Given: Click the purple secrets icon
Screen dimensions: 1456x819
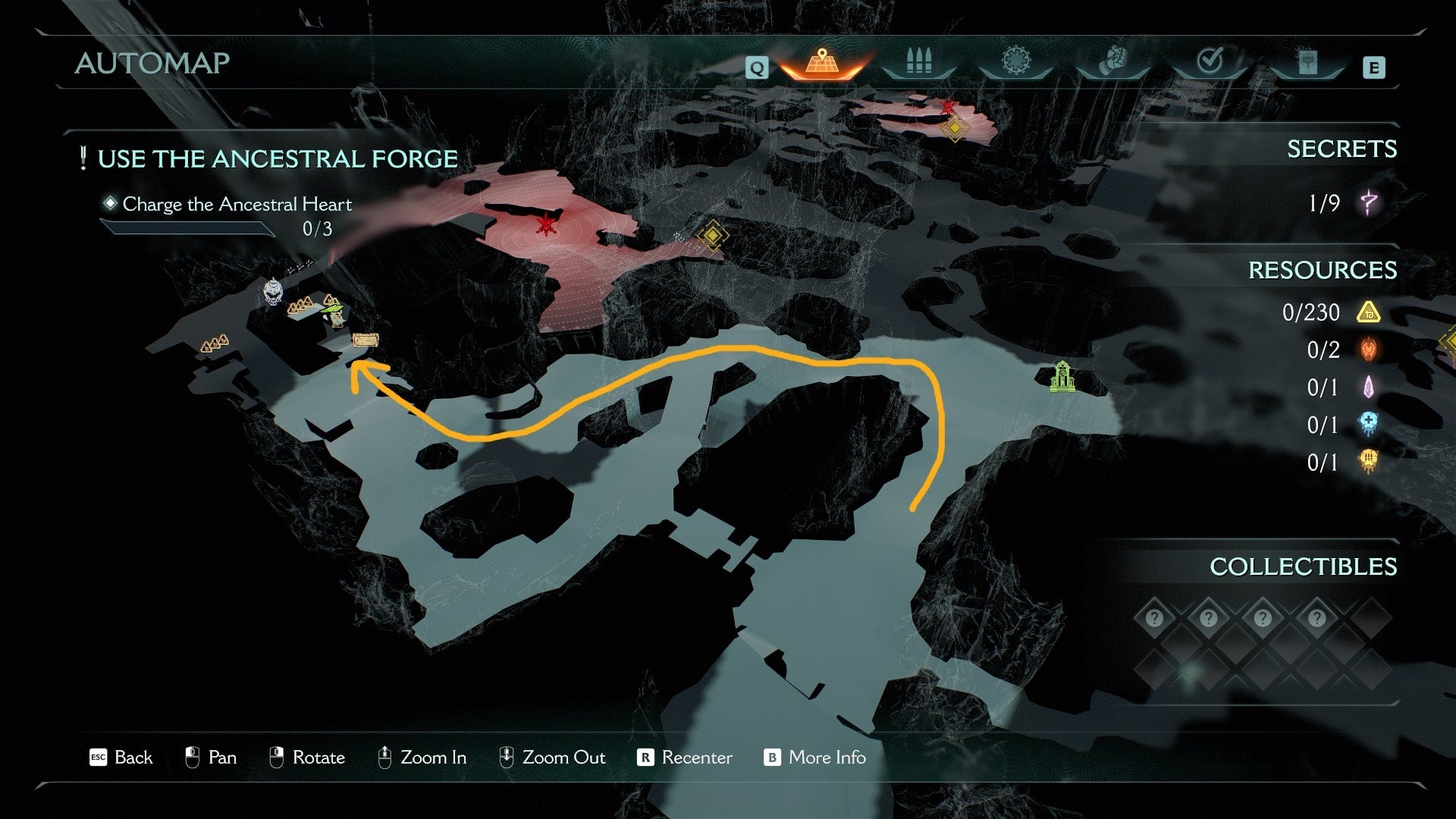Looking at the screenshot, I should (x=1370, y=203).
